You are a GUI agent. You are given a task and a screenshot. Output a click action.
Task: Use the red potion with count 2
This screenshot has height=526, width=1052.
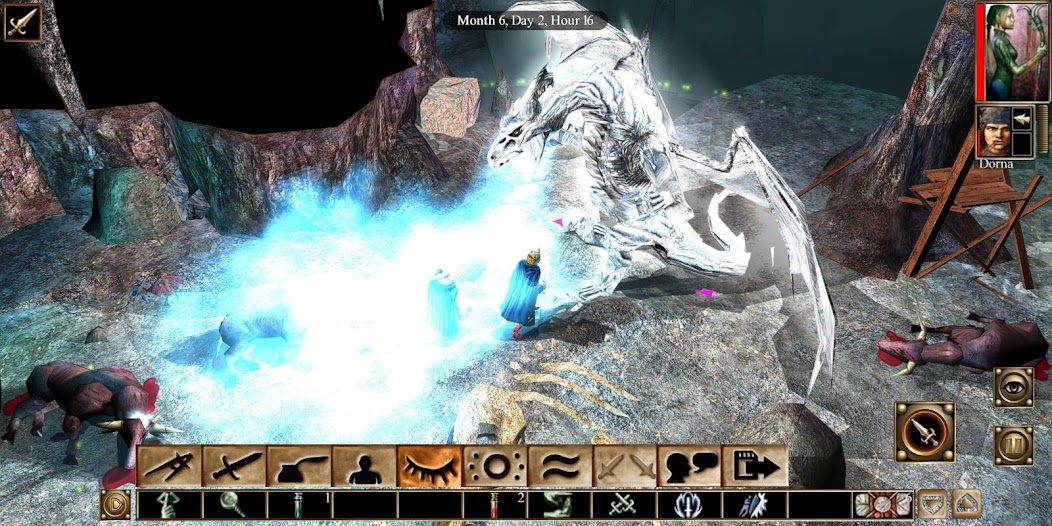[x=494, y=505]
